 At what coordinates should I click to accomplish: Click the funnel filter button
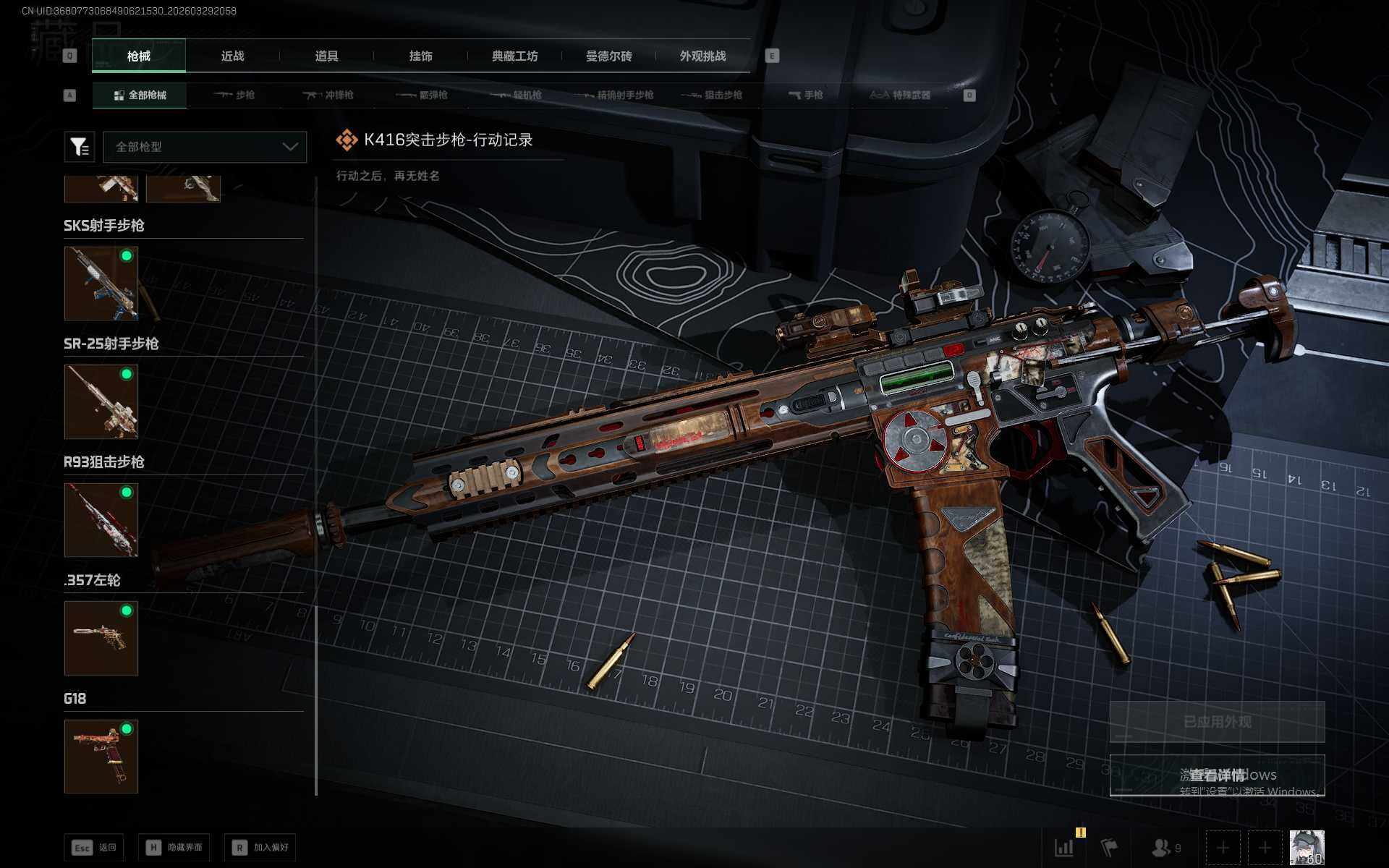click(79, 147)
